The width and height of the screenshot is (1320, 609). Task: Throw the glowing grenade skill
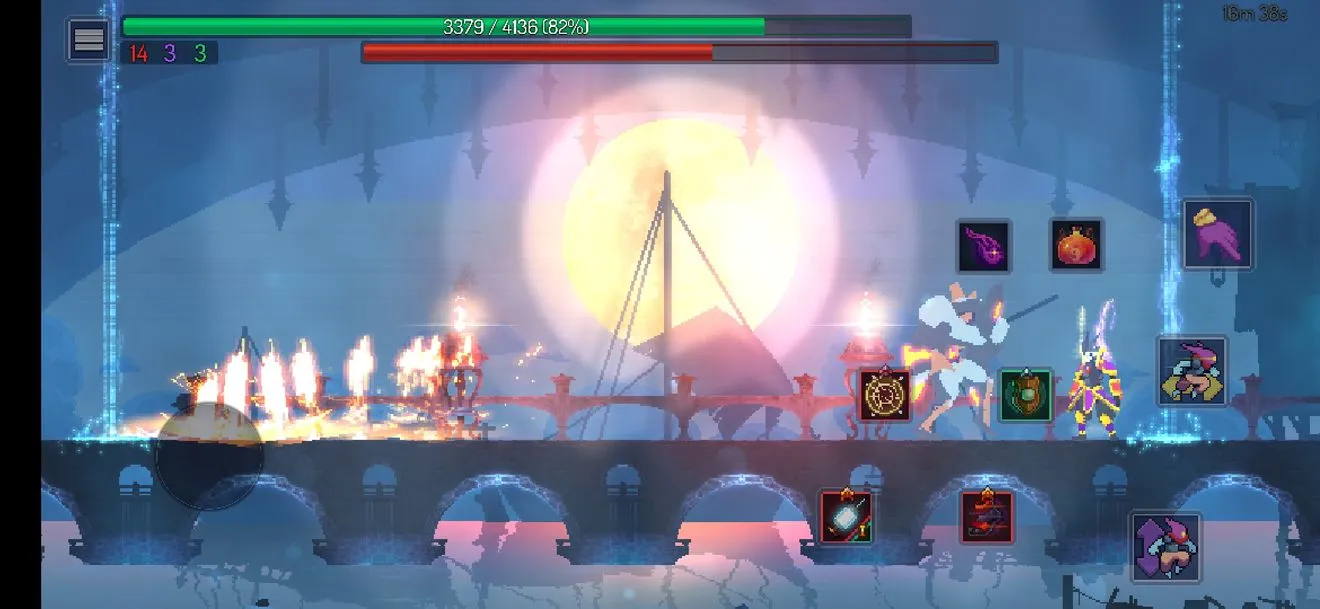tap(846, 517)
